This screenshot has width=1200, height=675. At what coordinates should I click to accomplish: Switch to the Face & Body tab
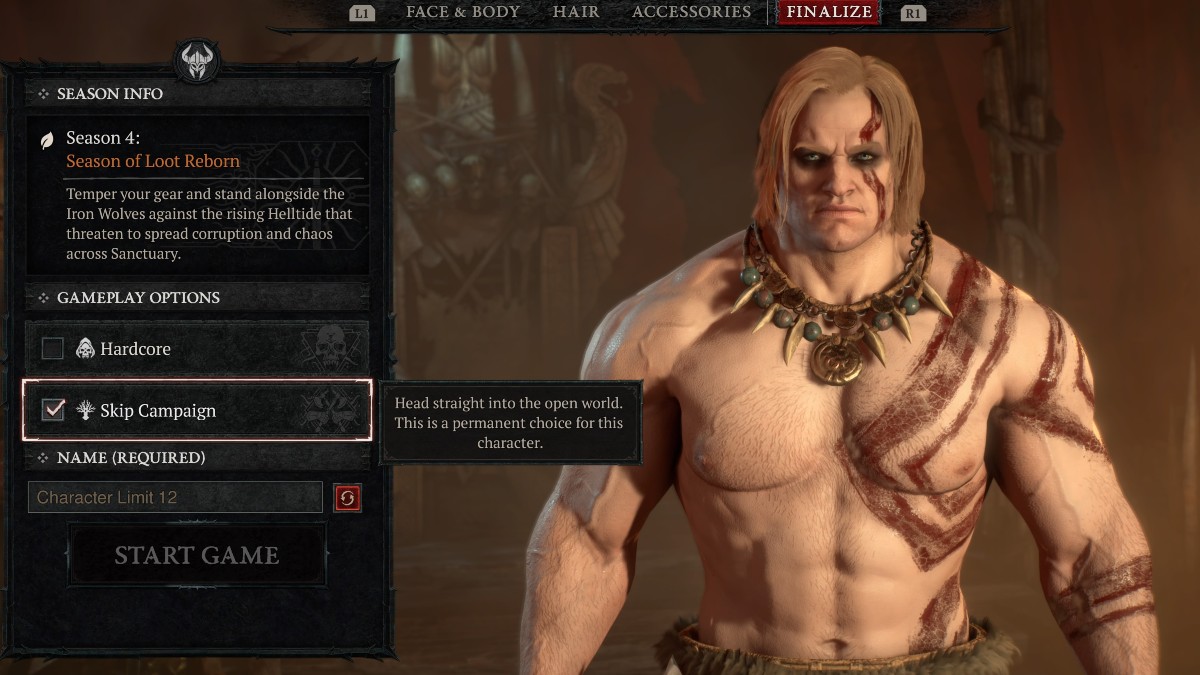[462, 12]
